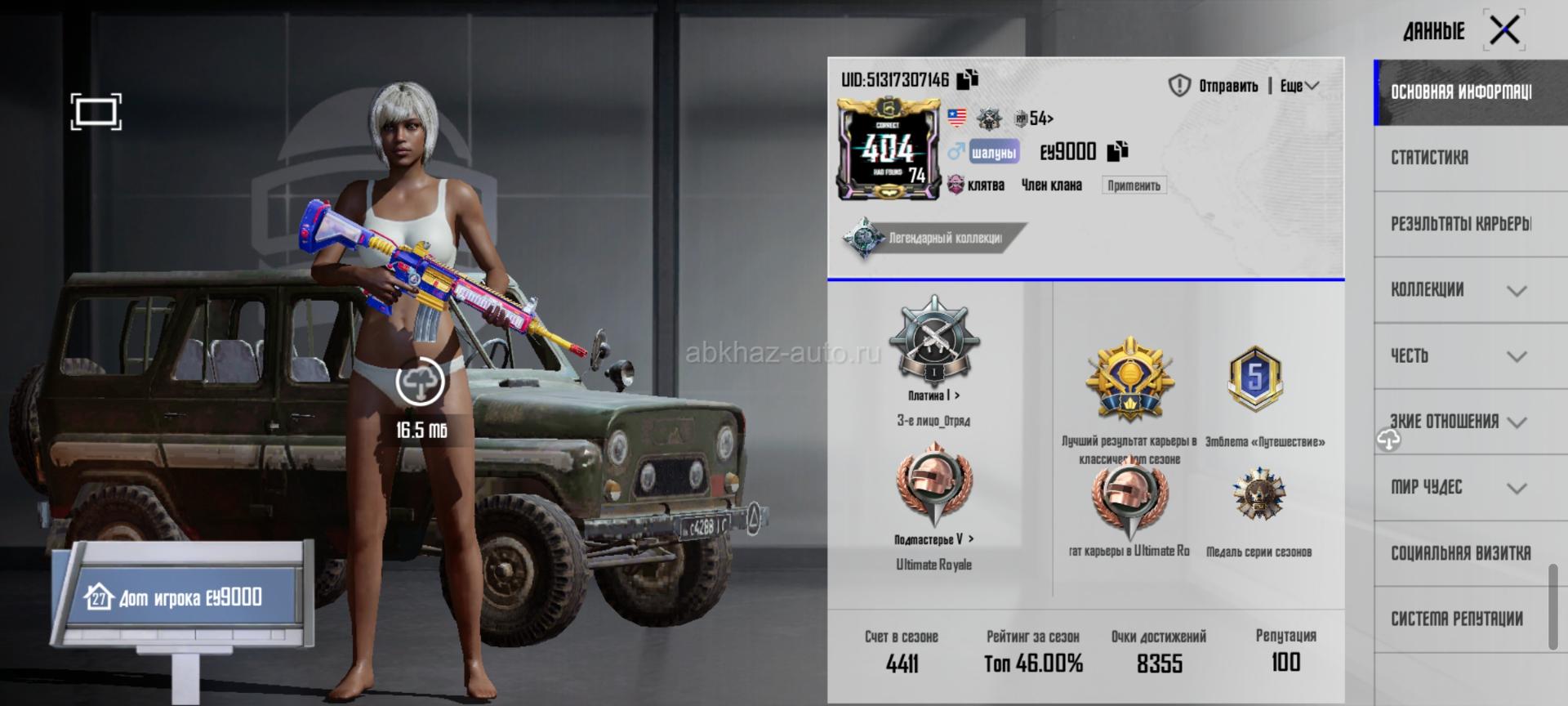
Task: Open the Легендарный коллекционер title badge
Action: [x=933, y=238]
